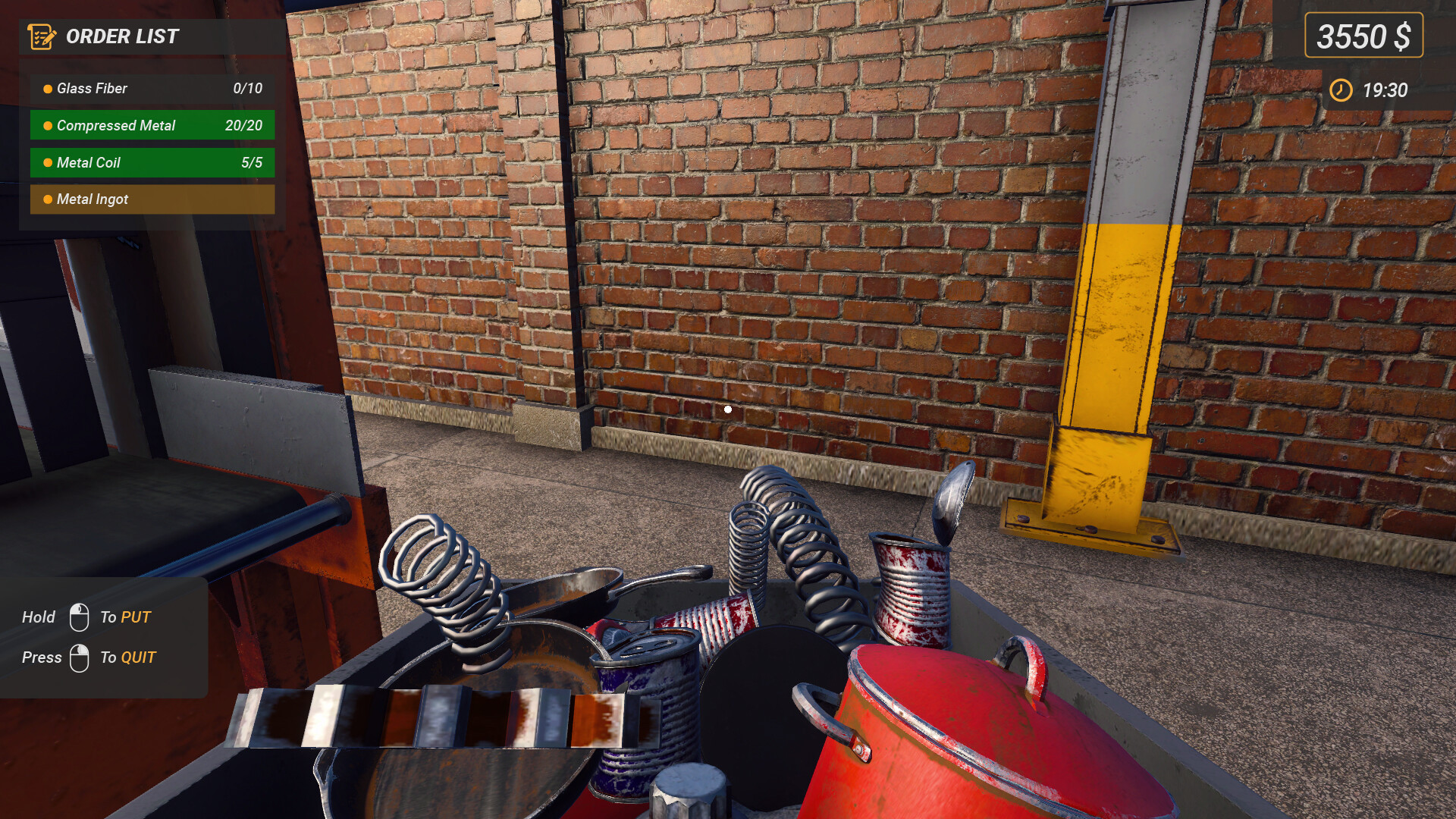
Task: Click the yellow dot beside Metal Coil
Action: point(47,162)
